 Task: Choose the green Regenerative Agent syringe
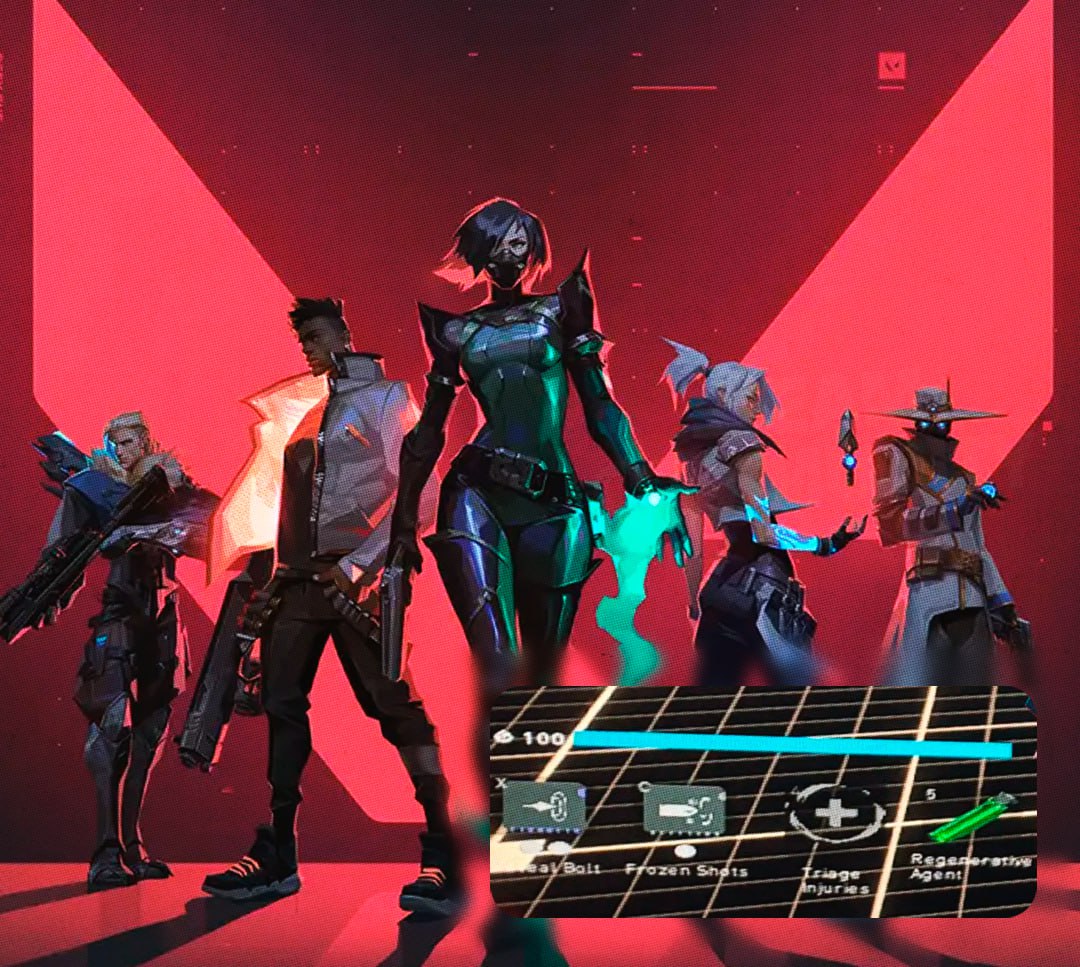coord(972,817)
